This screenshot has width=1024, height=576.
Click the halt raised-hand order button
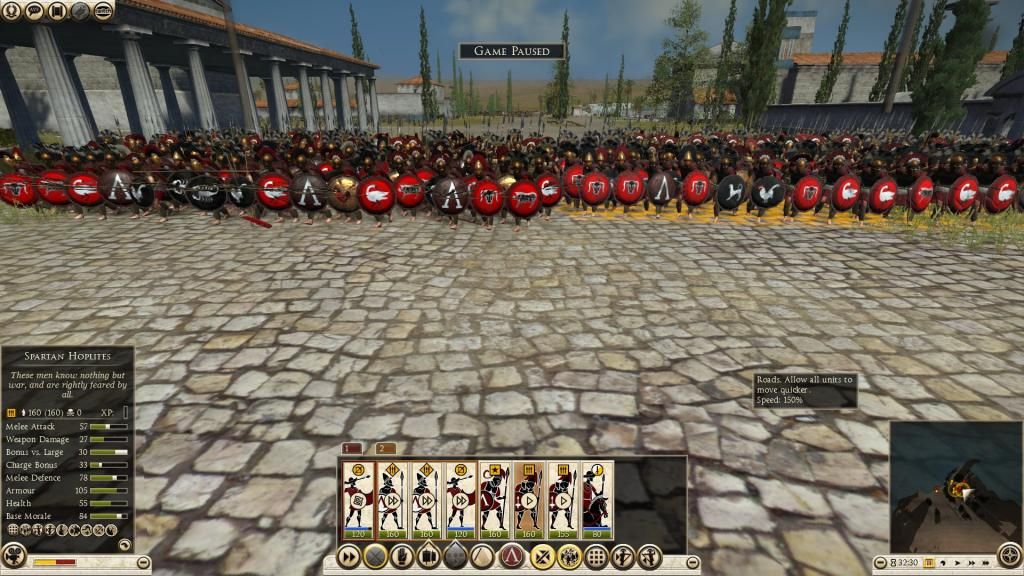[403, 557]
